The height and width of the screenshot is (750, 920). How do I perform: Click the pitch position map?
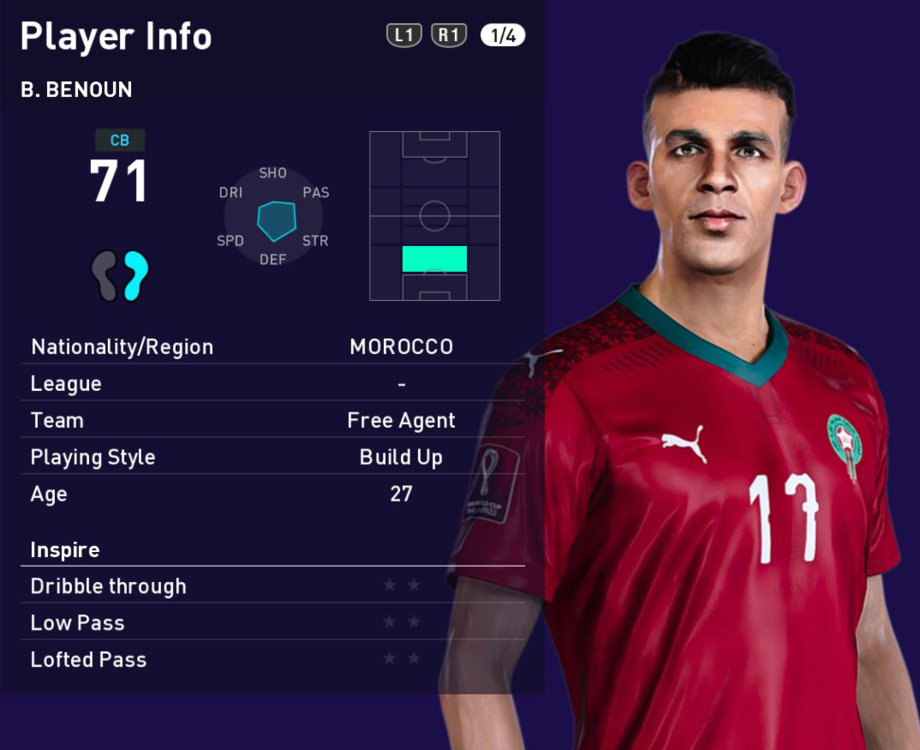coord(434,215)
